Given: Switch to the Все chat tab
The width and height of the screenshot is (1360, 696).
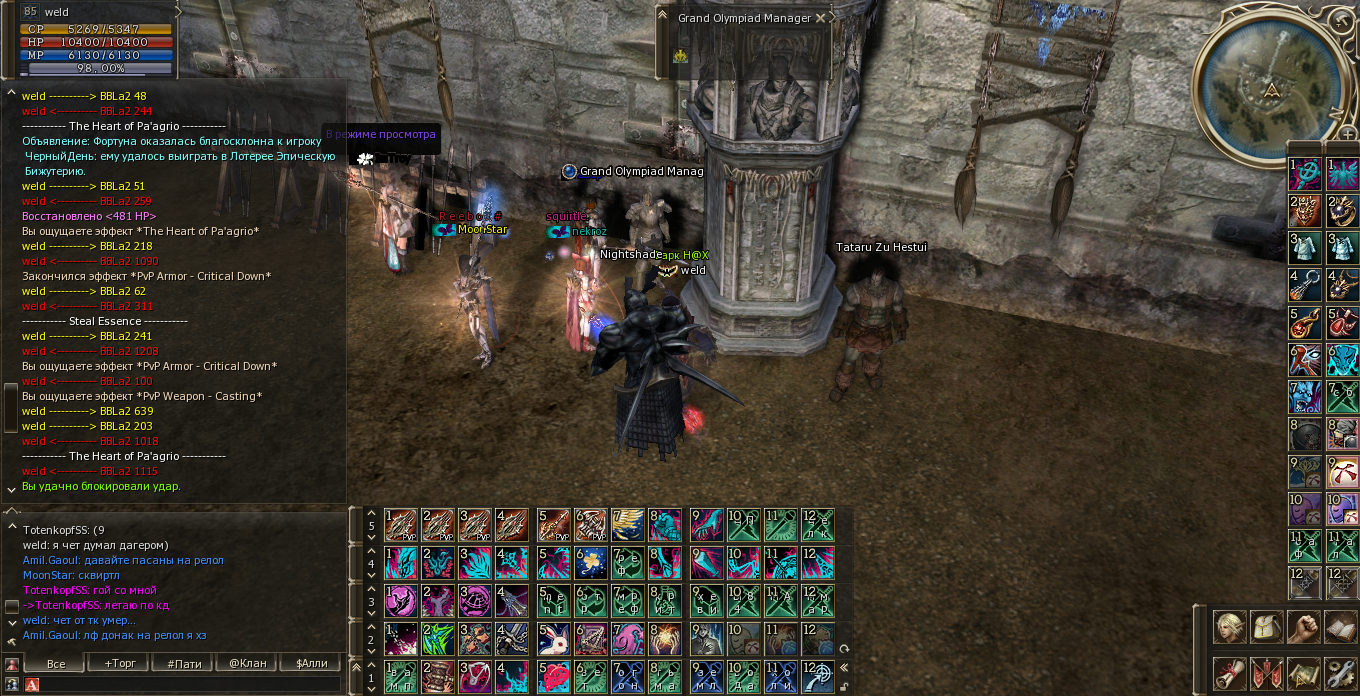Looking at the screenshot, I should pyautogui.click(x=56, y=663).
